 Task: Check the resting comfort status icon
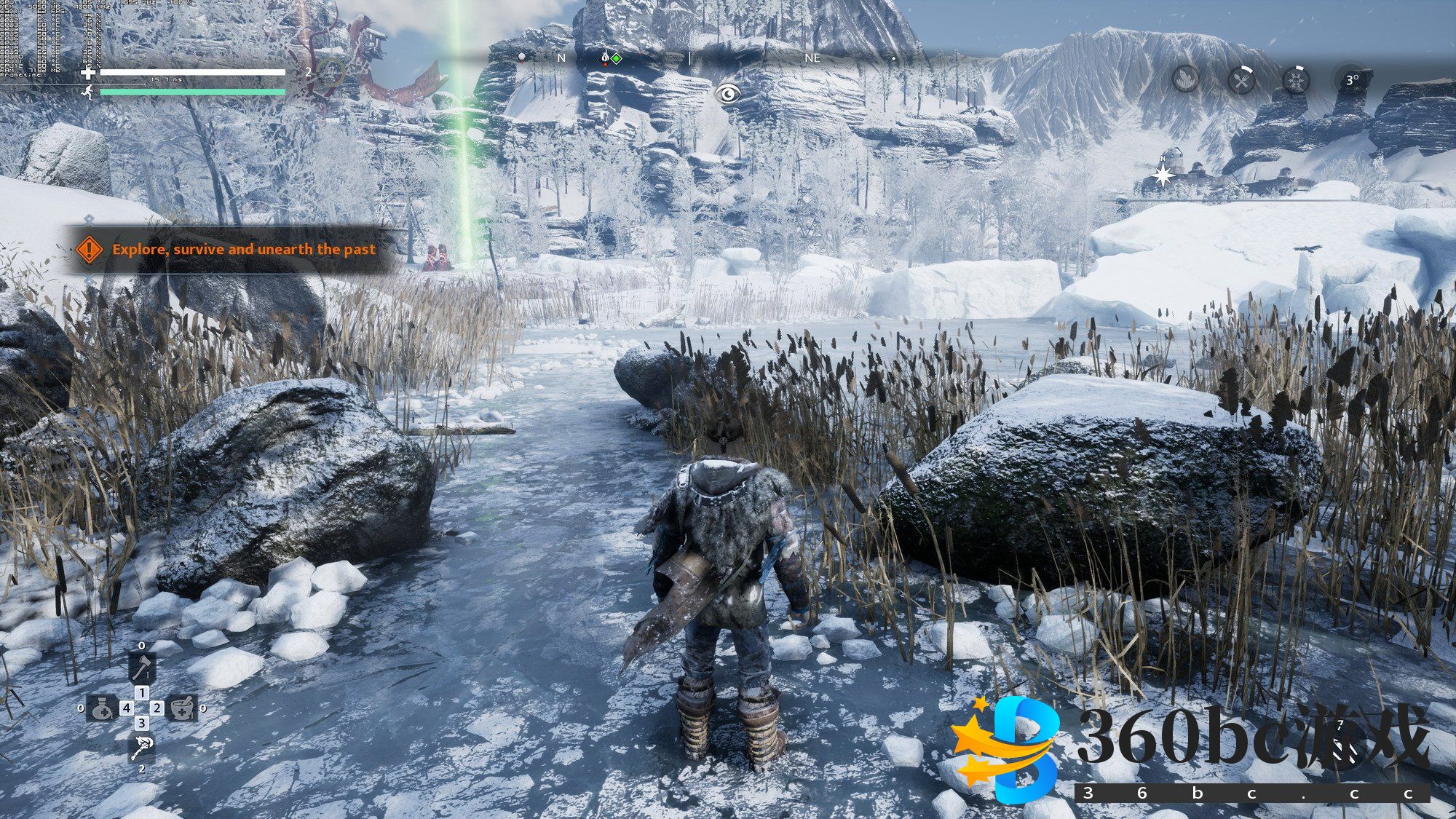[x=1186, y=79]
